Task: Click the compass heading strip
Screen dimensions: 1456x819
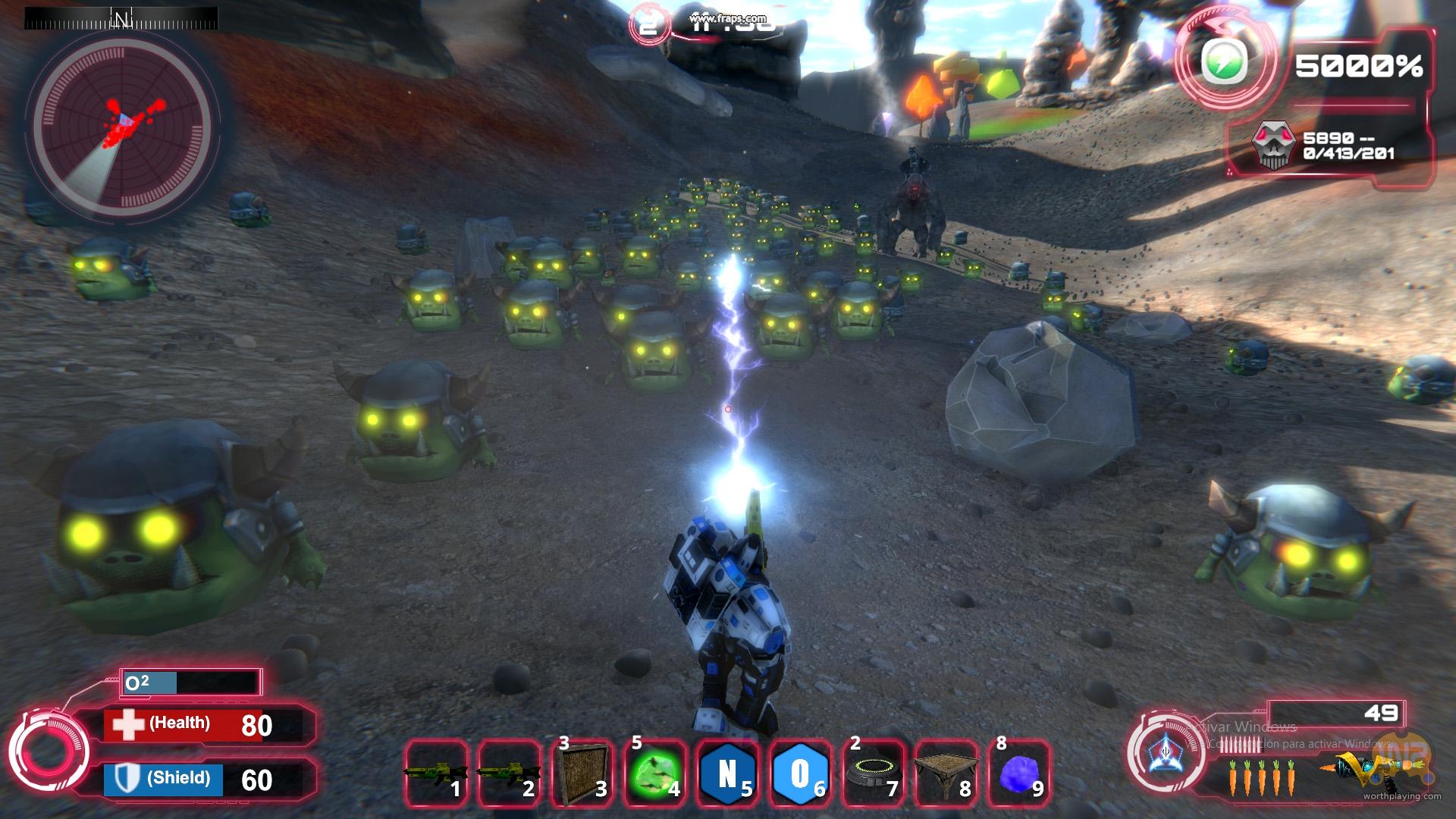Action: [121, 18]
